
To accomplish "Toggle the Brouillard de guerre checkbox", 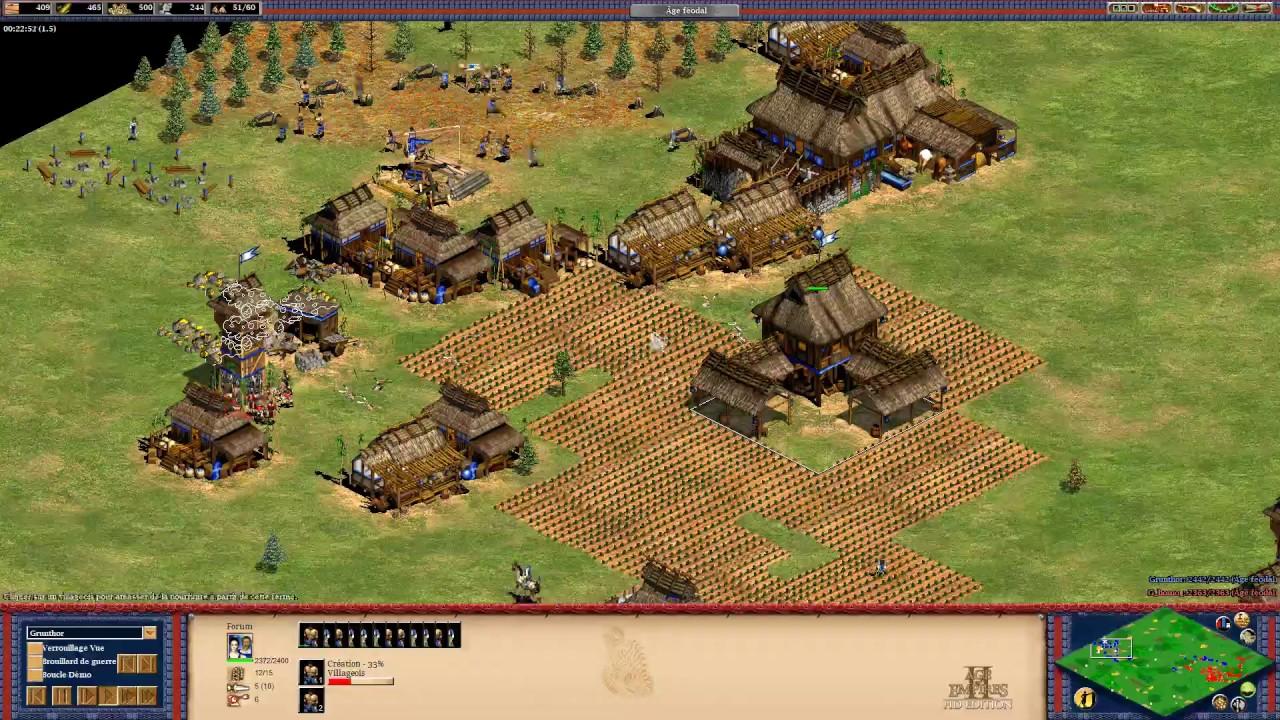I will pos(35,660).
